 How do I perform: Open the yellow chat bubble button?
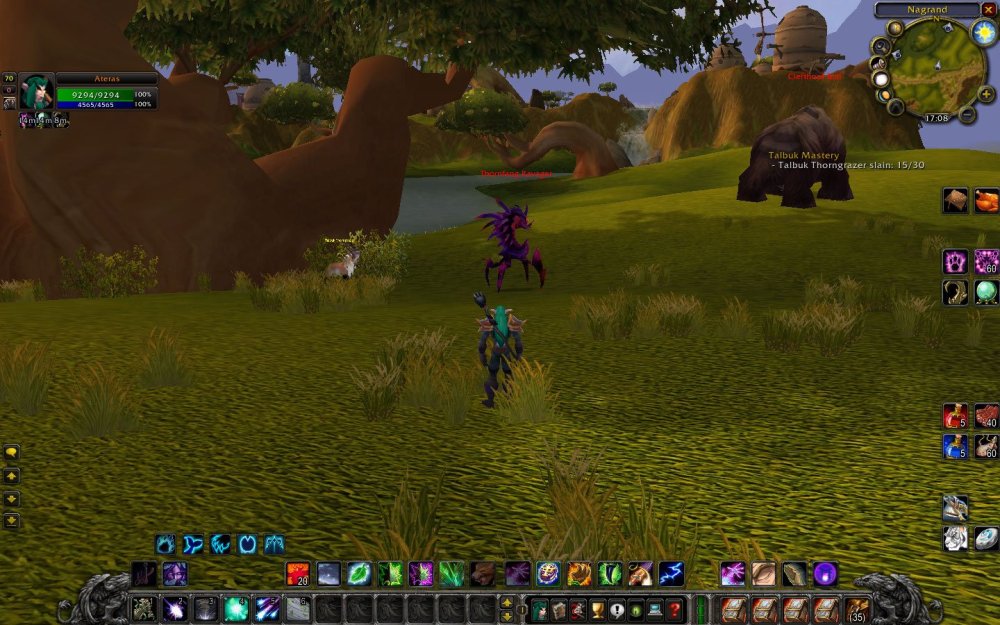click(11, 452)
